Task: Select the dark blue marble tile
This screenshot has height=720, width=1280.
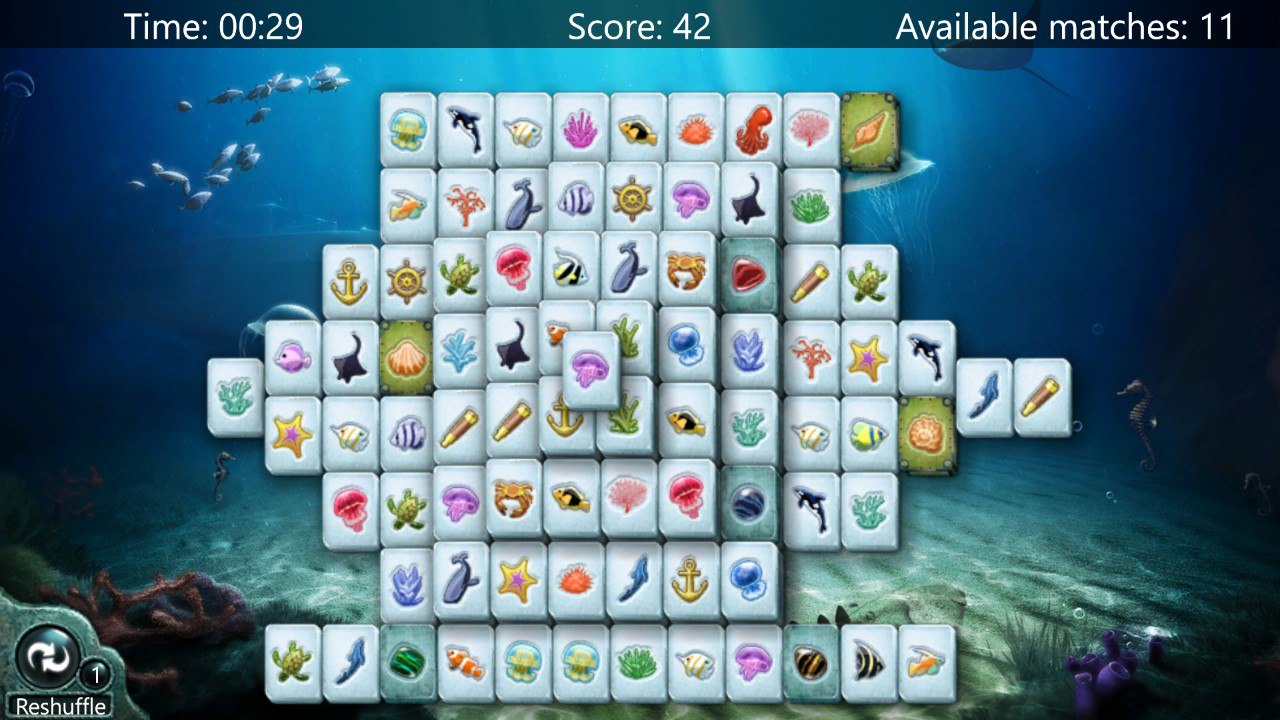Action: click(750, 503)
